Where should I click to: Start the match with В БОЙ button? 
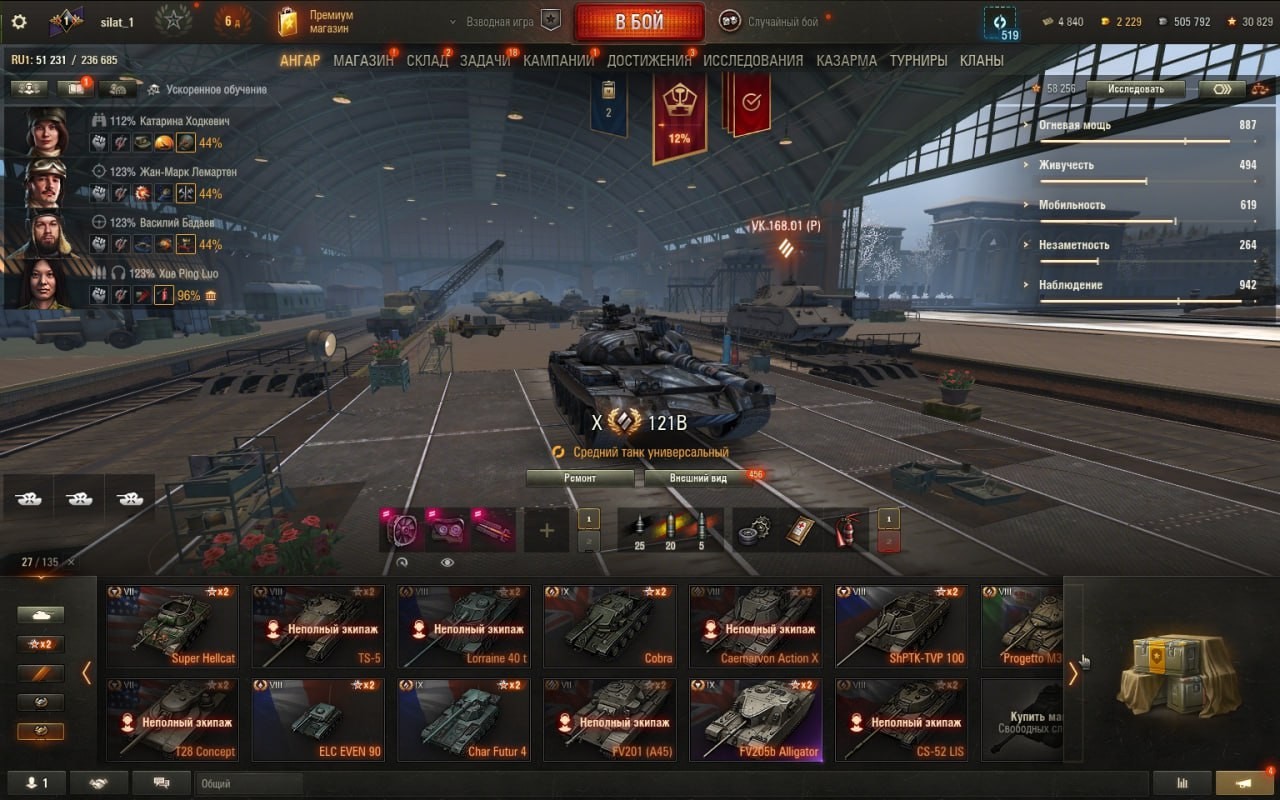coord(639,22)
